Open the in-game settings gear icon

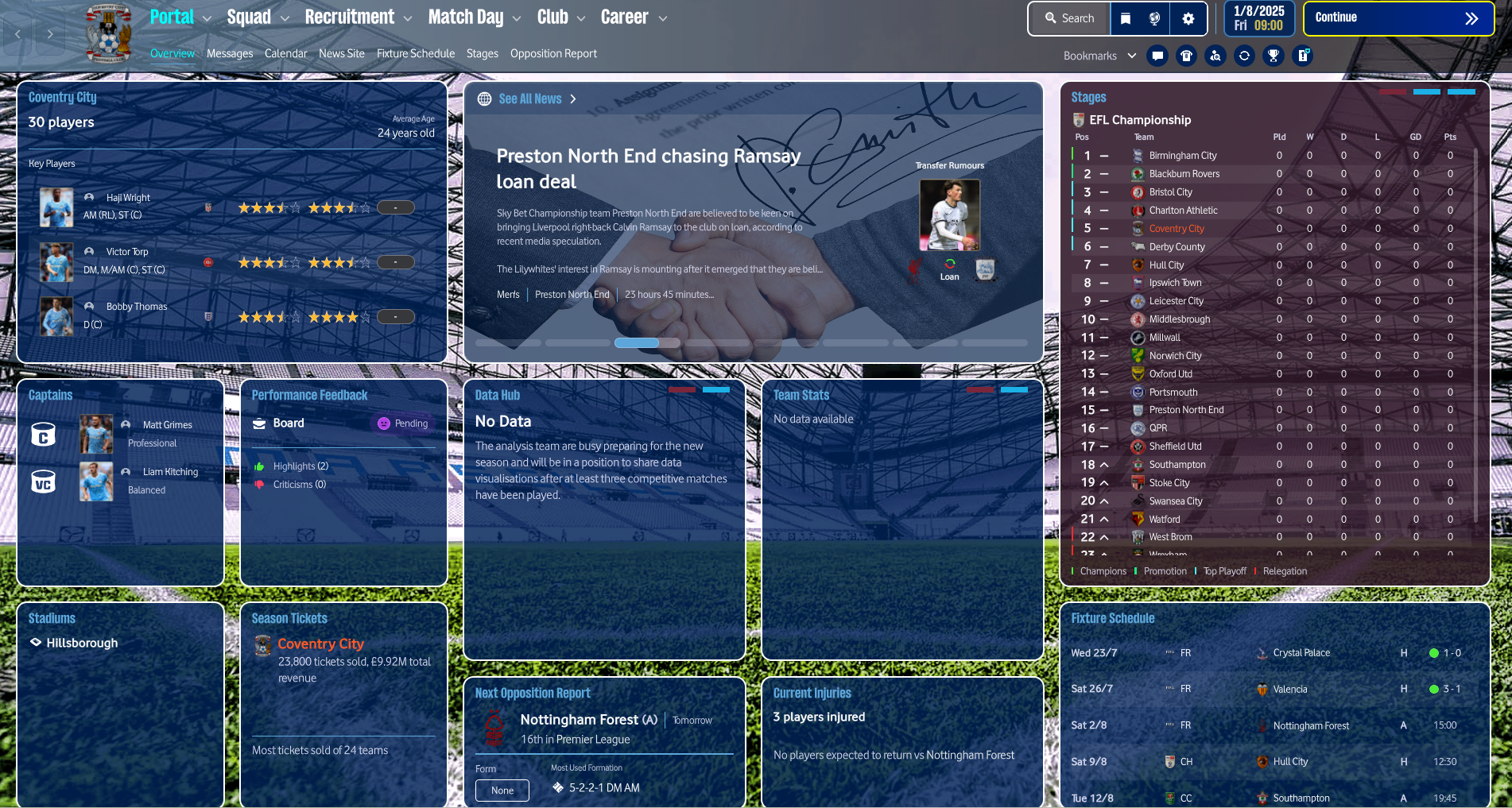1188,17
